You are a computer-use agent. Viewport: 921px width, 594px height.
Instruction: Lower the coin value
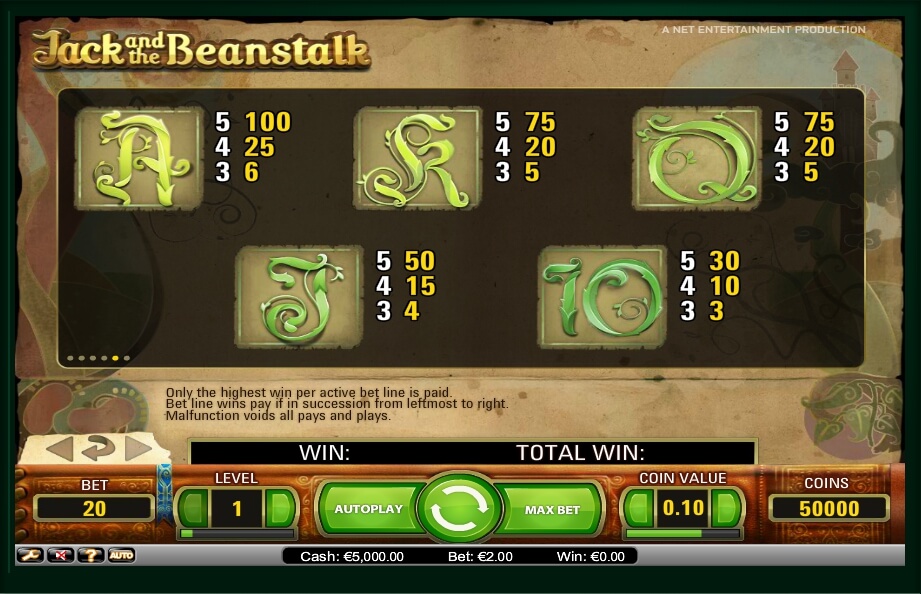pyautogui.click(x=638, y=509)
